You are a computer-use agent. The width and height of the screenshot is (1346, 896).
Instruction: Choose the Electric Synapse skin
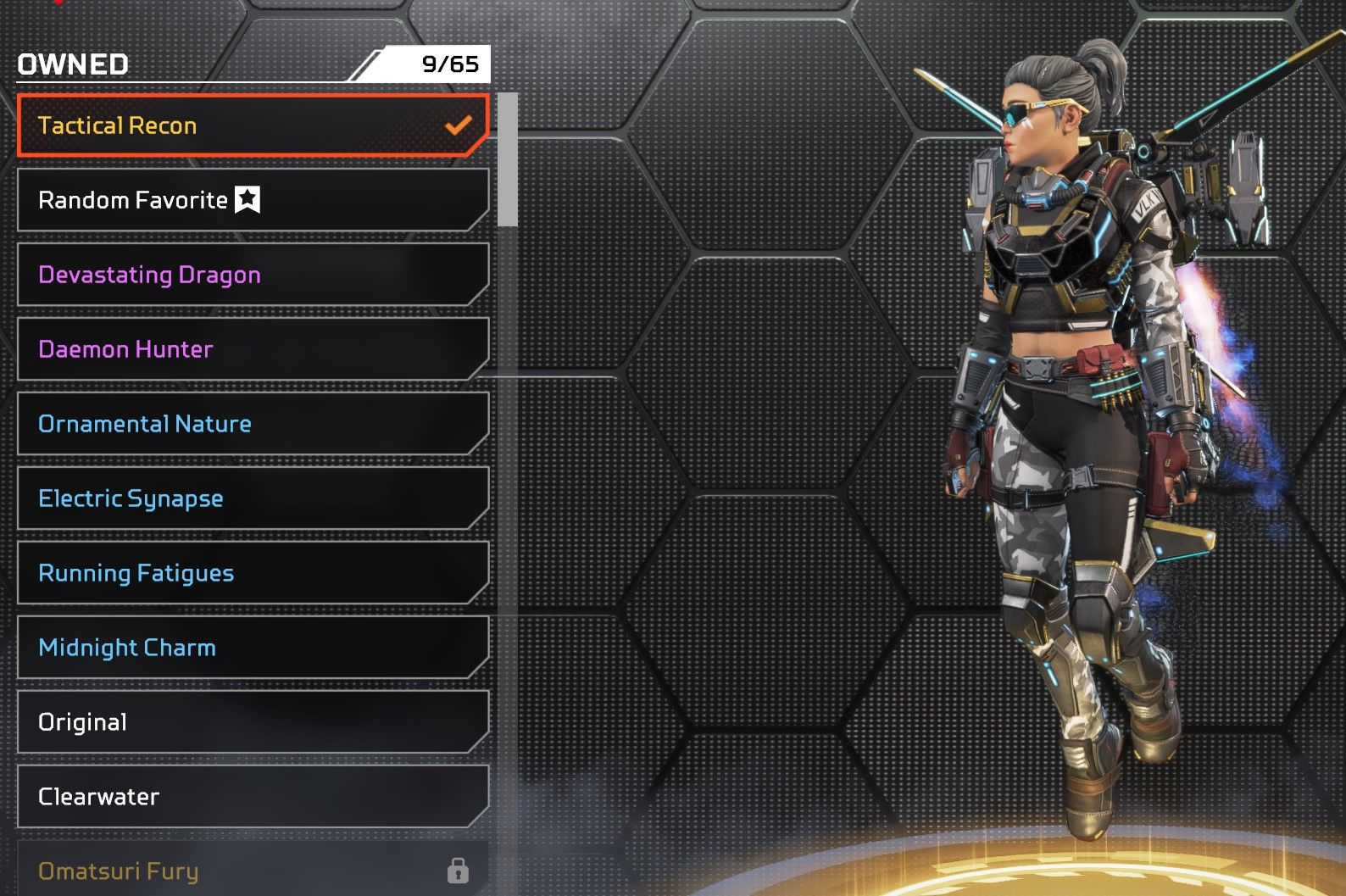[x=253, y=498]
